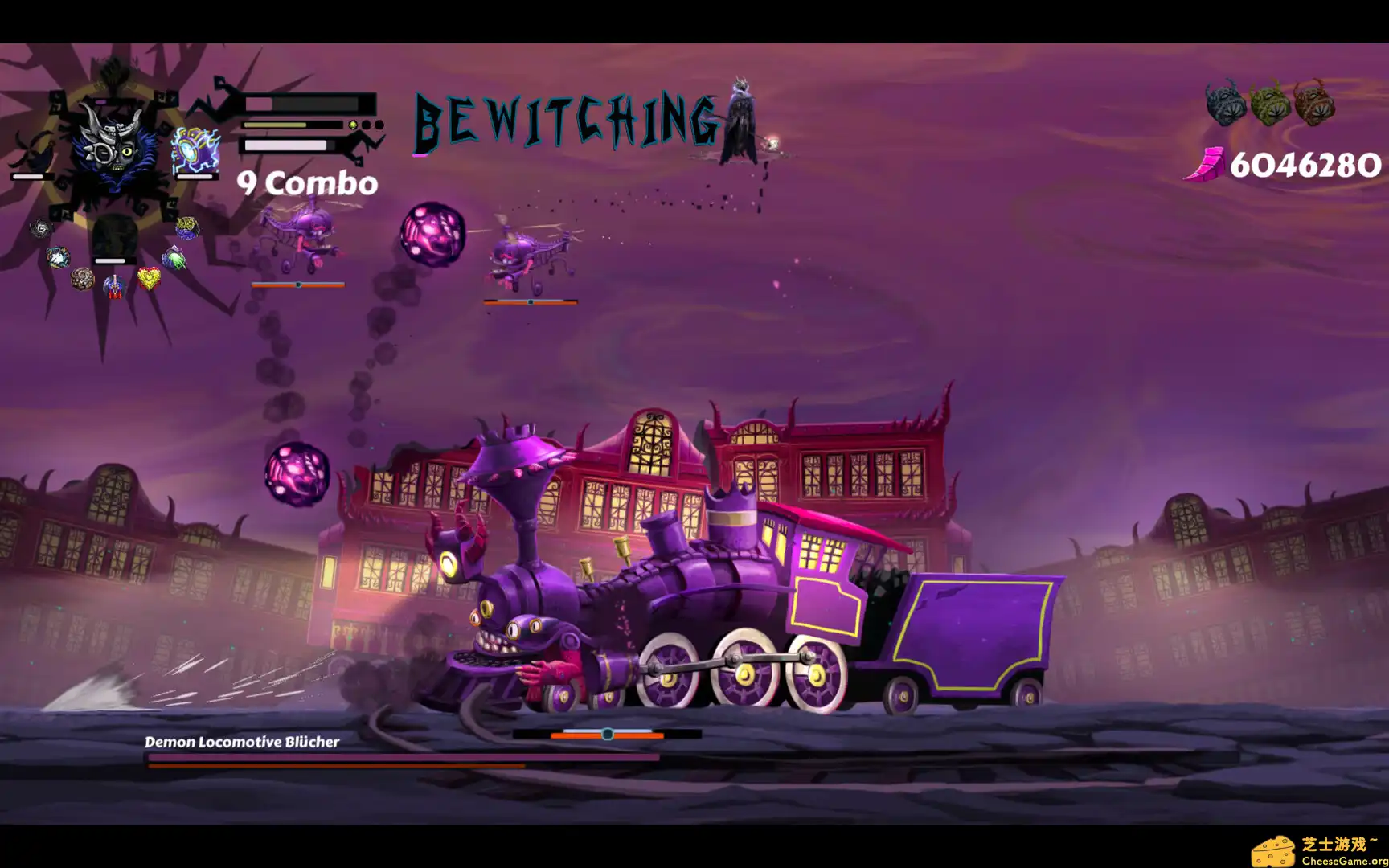The image size is (1389, 868).
Task: Select the 9 Combo counter label
Action: click(x=306, y=183)
